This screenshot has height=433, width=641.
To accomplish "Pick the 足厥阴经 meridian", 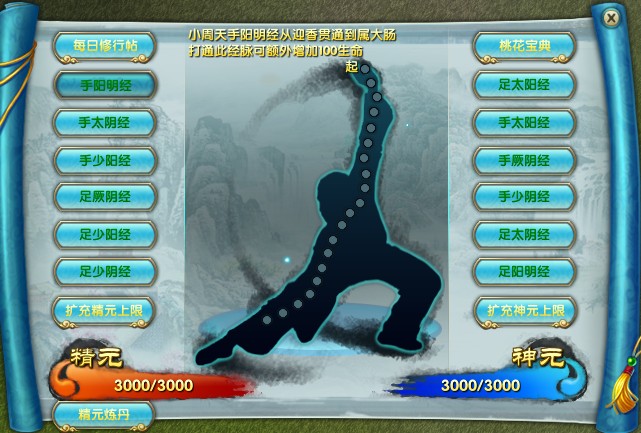I will (104, 196).
